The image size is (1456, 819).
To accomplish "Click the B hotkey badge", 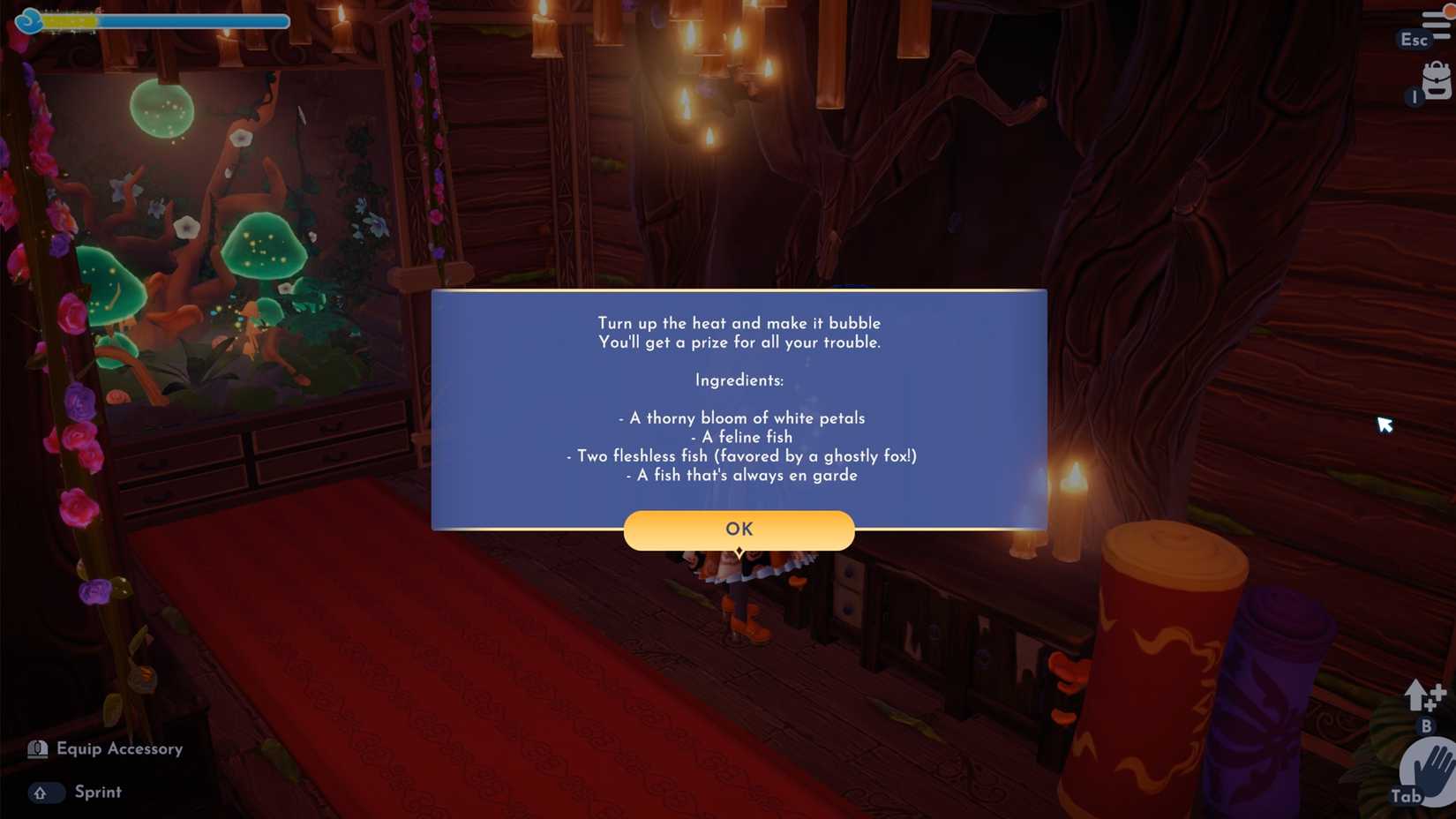I will tap(1427, 725).
